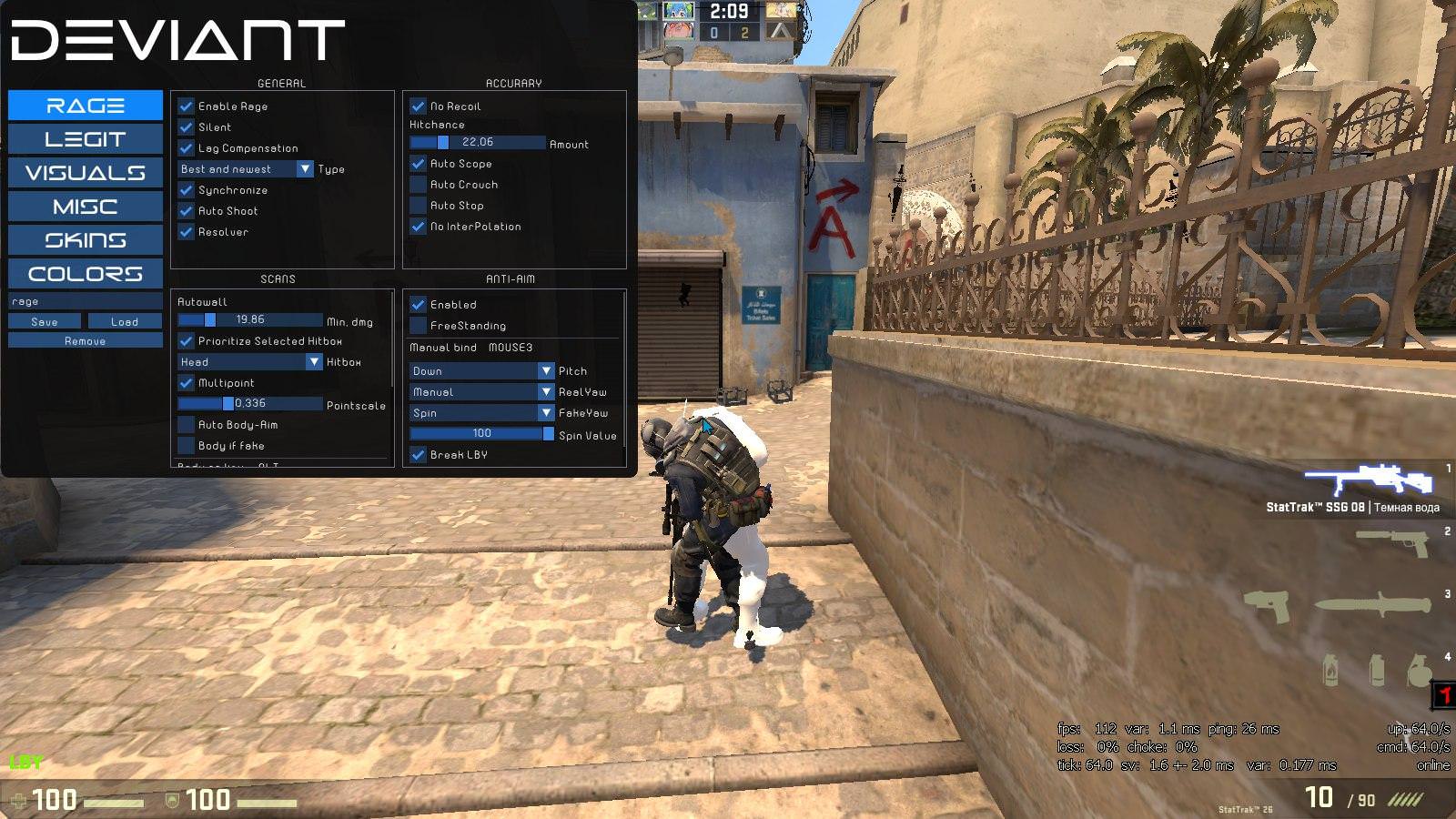Click the Save config button

click(45, 321)
